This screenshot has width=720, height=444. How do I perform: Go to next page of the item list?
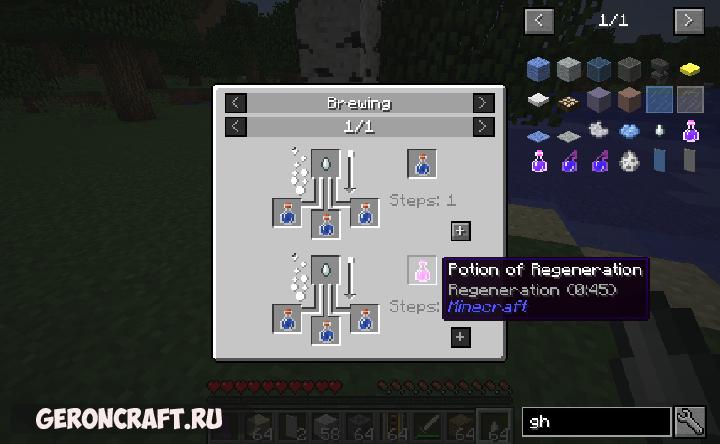click(688, 20)
